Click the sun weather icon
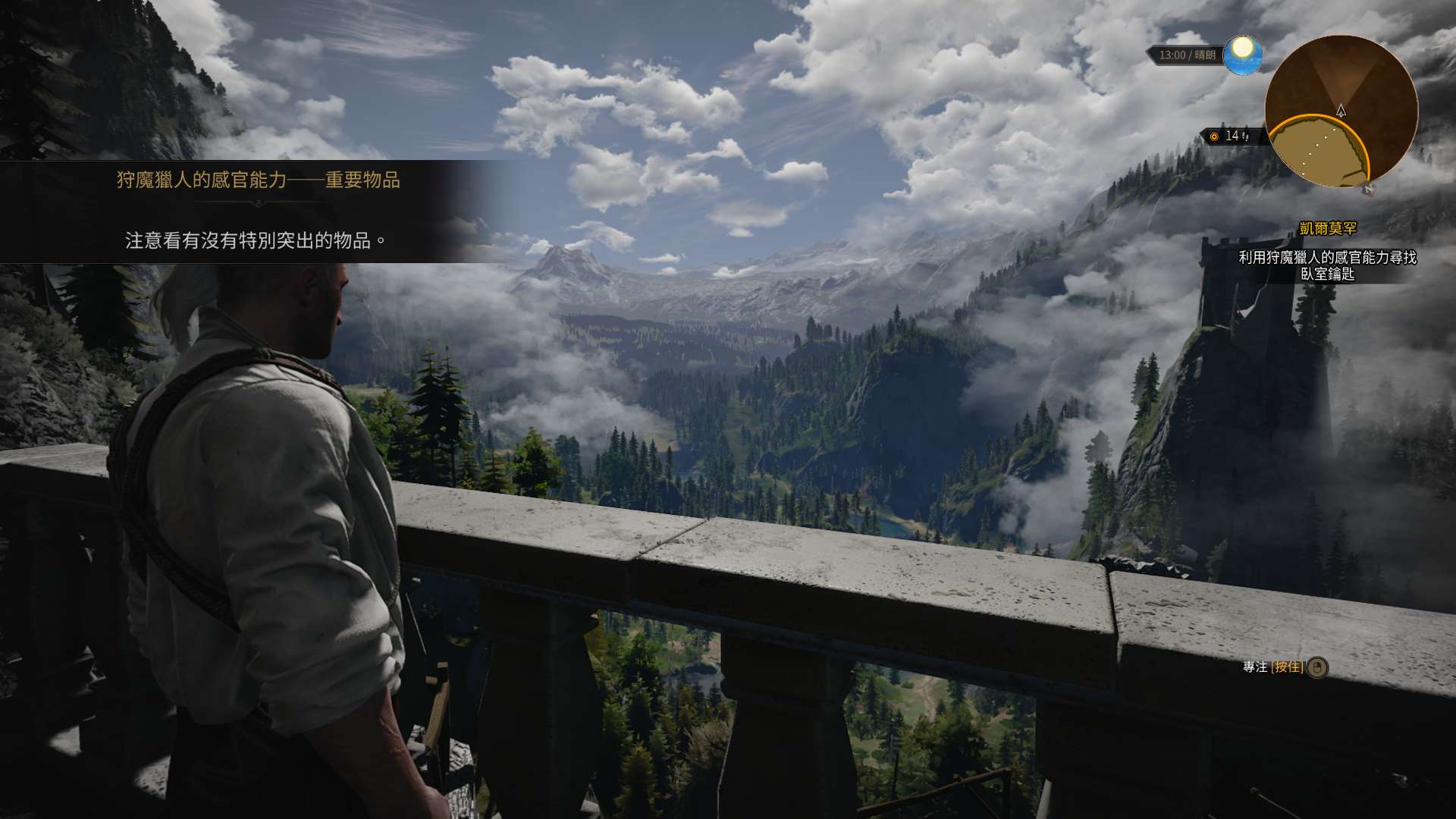Image resolution: width=1456 pixels, height=819 pixels. 1242,54
